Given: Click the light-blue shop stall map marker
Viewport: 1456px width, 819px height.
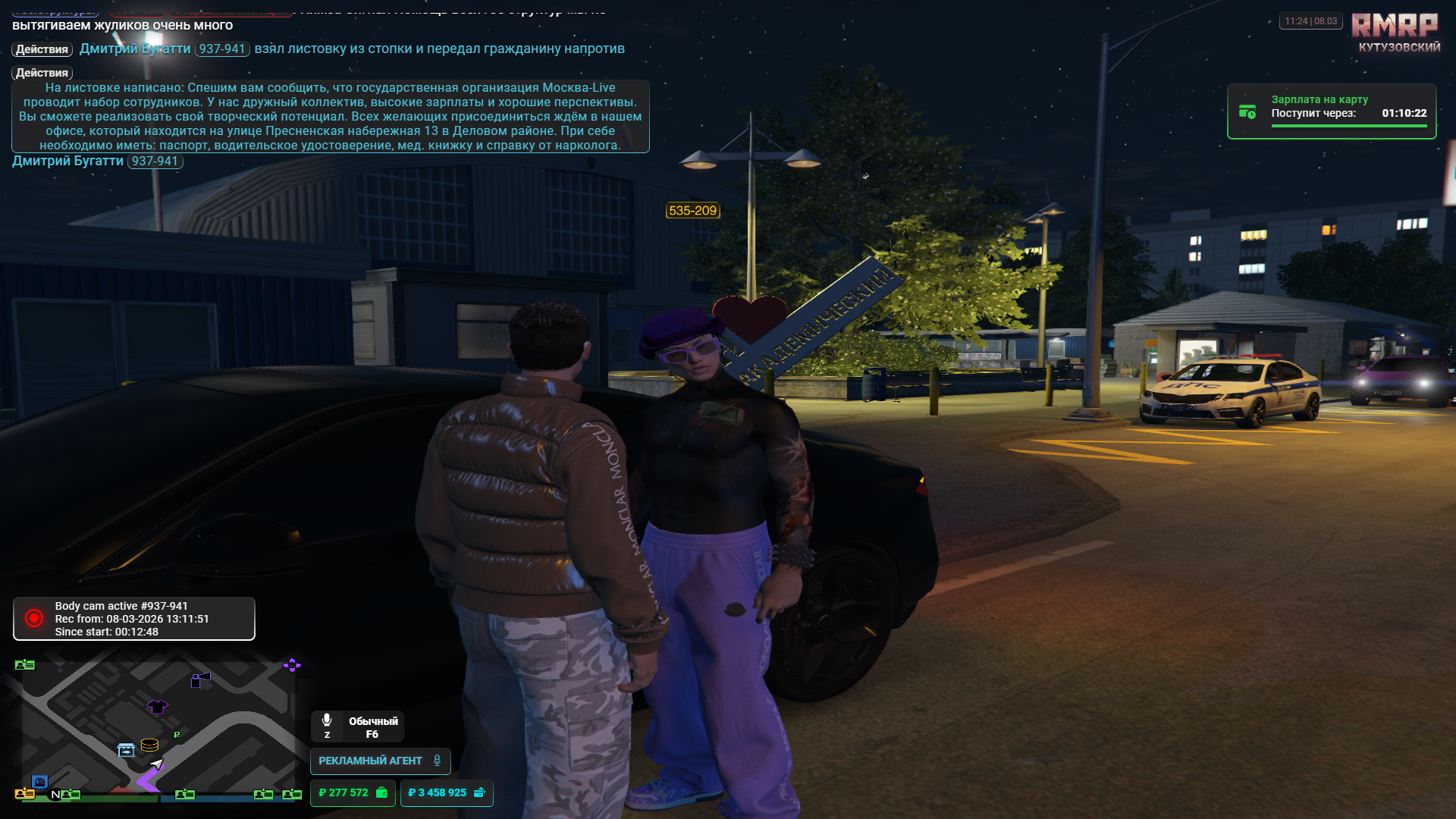Looking at the screenshot, I should tap(126, 750).
